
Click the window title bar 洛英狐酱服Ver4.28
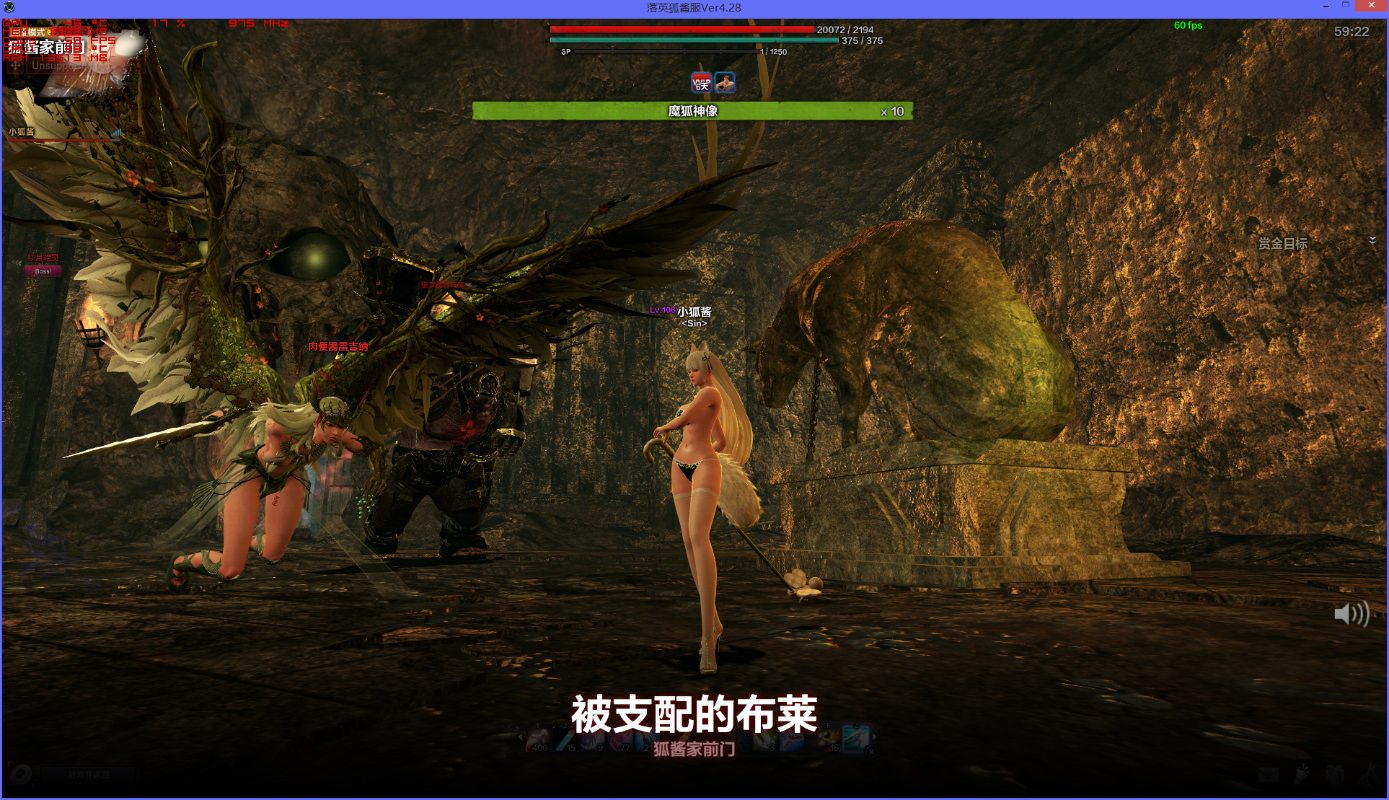coord(694,8)
